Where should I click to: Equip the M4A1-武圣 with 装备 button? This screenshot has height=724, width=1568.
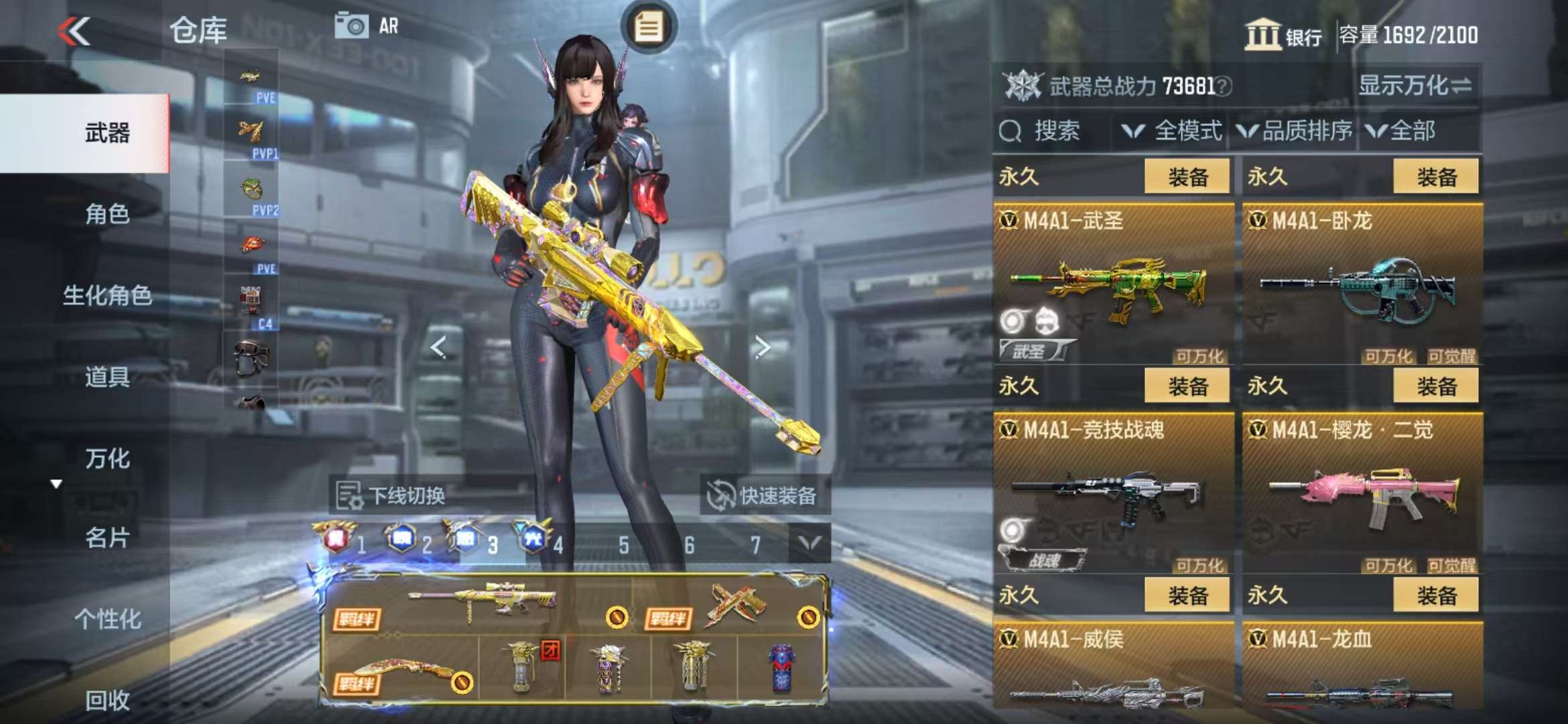click(1187, 177)
